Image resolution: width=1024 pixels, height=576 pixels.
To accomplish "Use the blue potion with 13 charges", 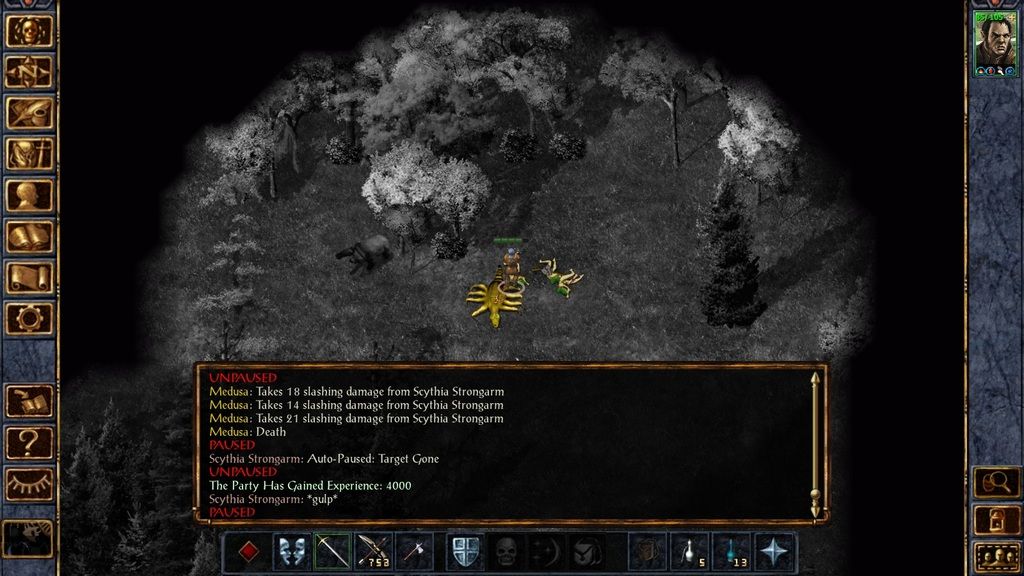I will pyautogui.click(x=732, y=552).
